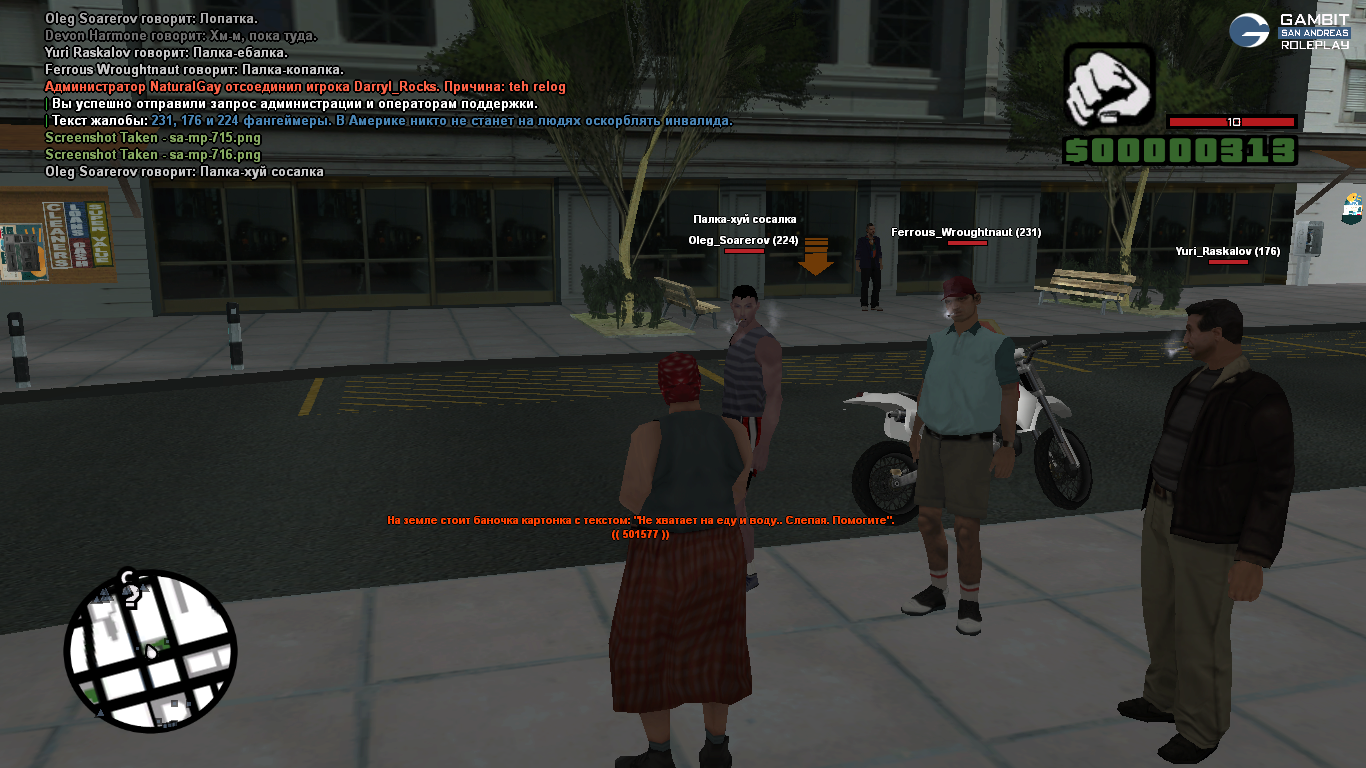Image resolution: width=1366 pixels, height=768 pixels.
Task: Select the question mark marker on minimap
Action: [x=129, y=588]
